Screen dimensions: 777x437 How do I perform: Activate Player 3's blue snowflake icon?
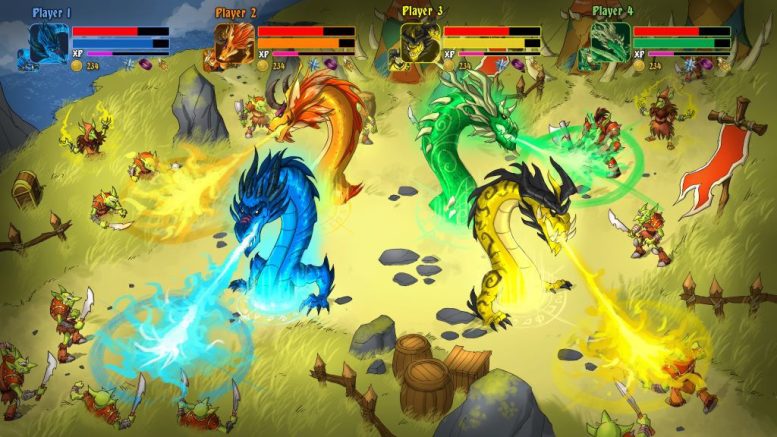[x=500, y=65]
